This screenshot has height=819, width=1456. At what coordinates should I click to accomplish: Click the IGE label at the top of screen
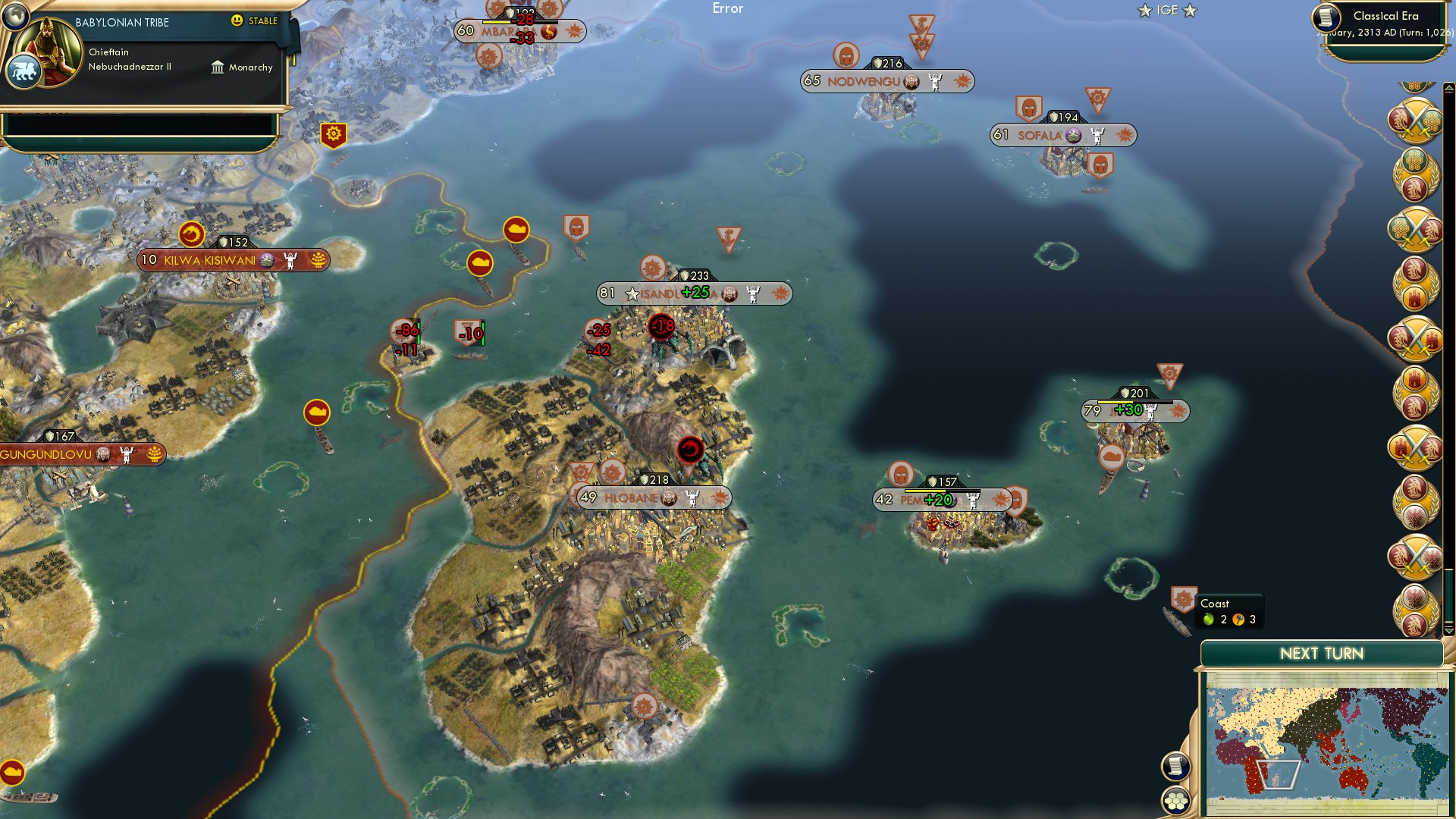pos(1166,10)
